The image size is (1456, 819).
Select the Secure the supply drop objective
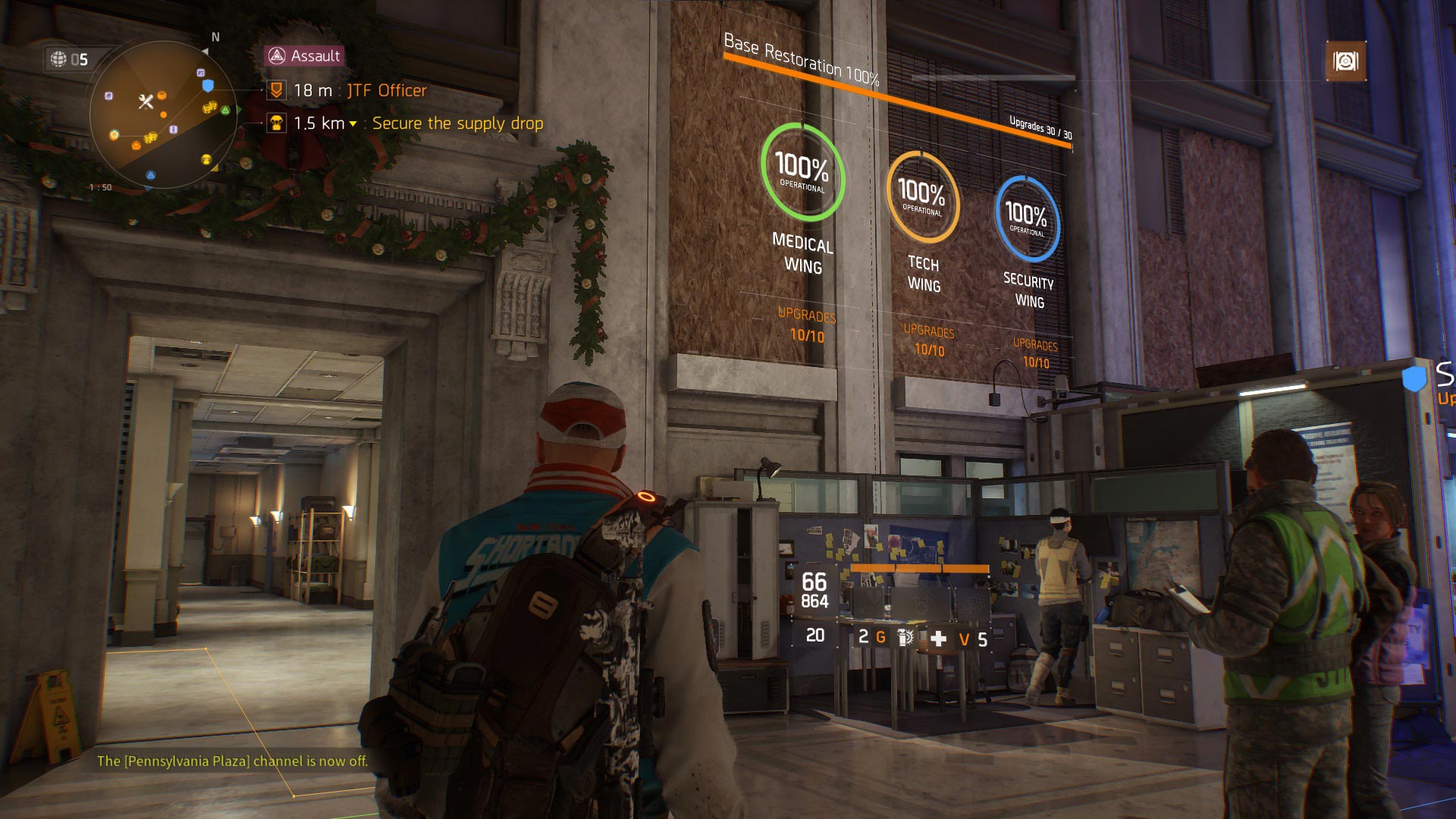point(457,124)
